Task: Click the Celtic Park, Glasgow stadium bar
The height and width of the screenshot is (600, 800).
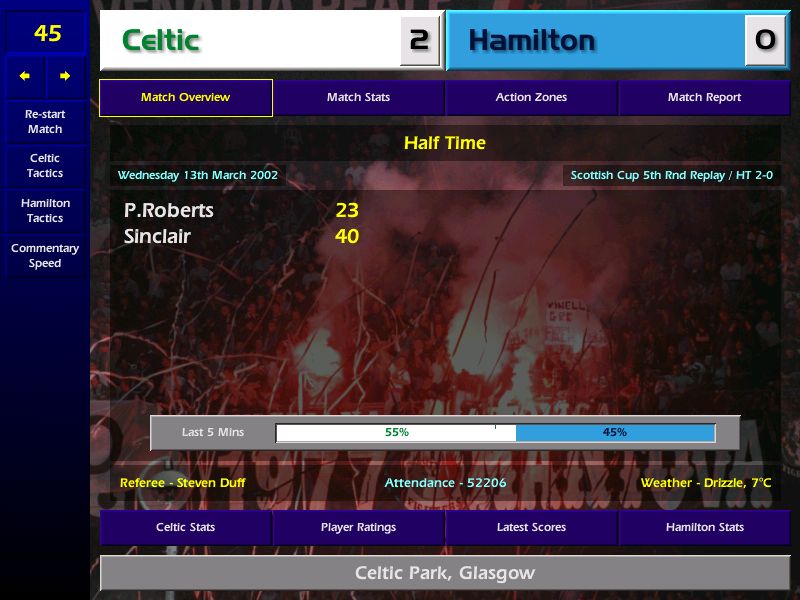Action: point(445,573)
